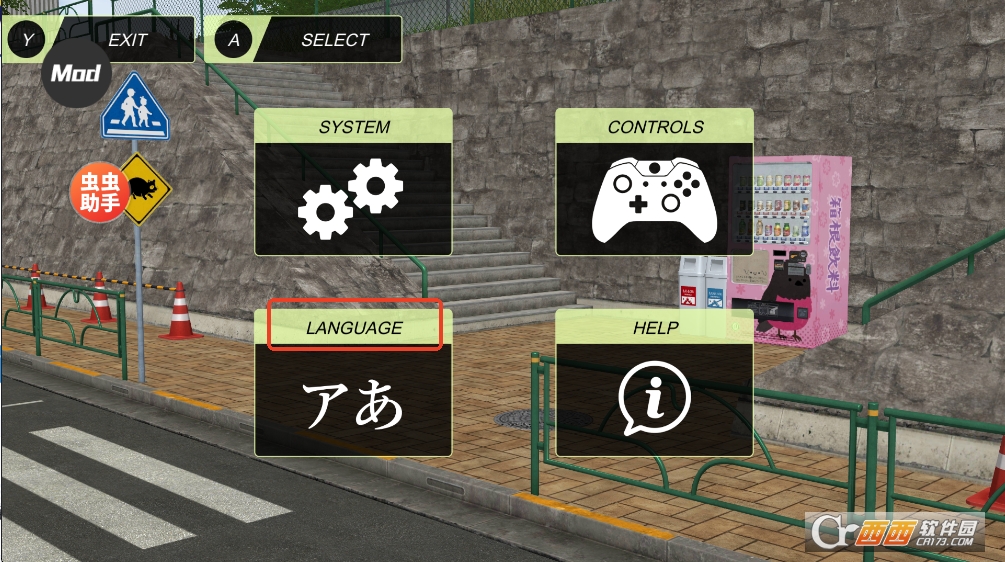The width and height of the screenshot is (1005, 562).
Task: Open the System settings tile
Action: coord(353,182)
